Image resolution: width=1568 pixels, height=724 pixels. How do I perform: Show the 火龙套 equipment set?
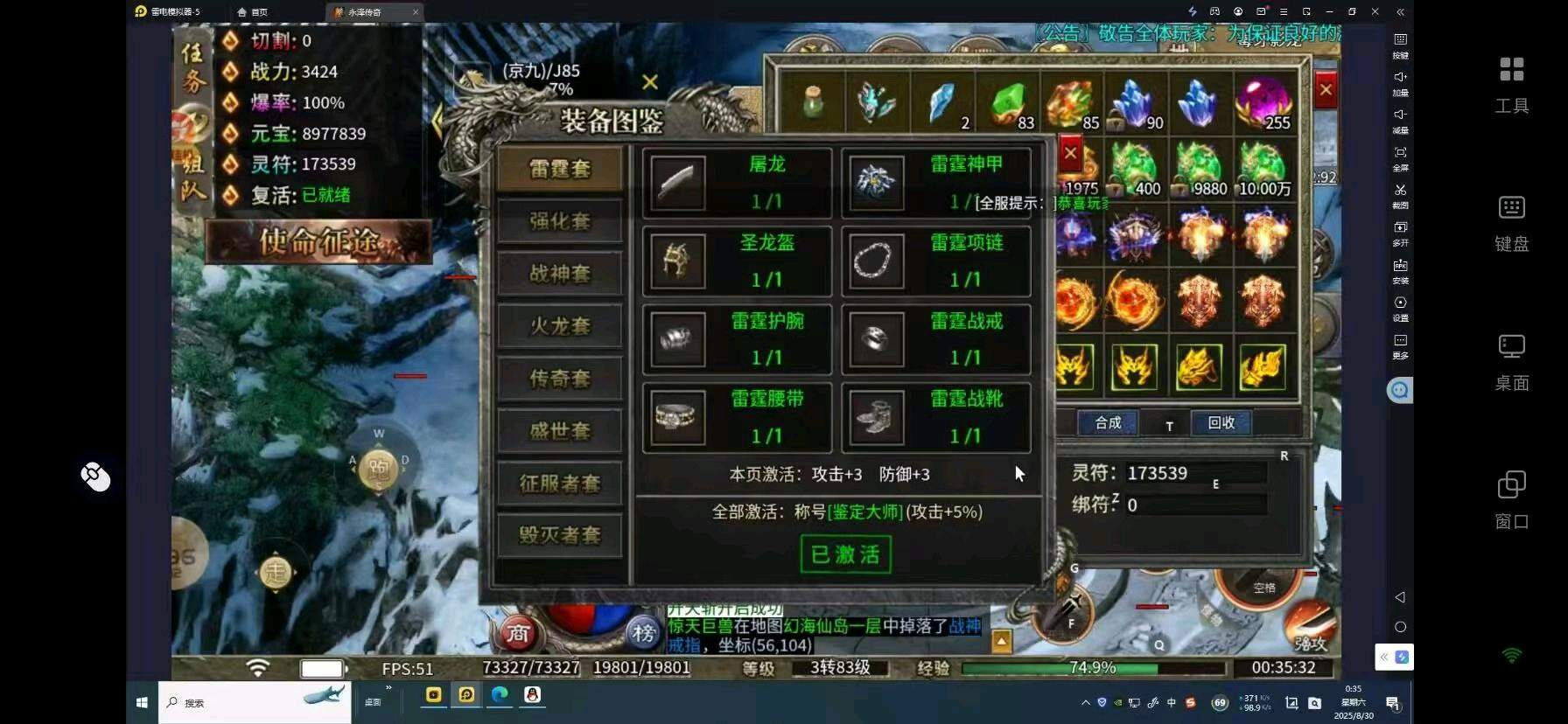pos(560,325)
